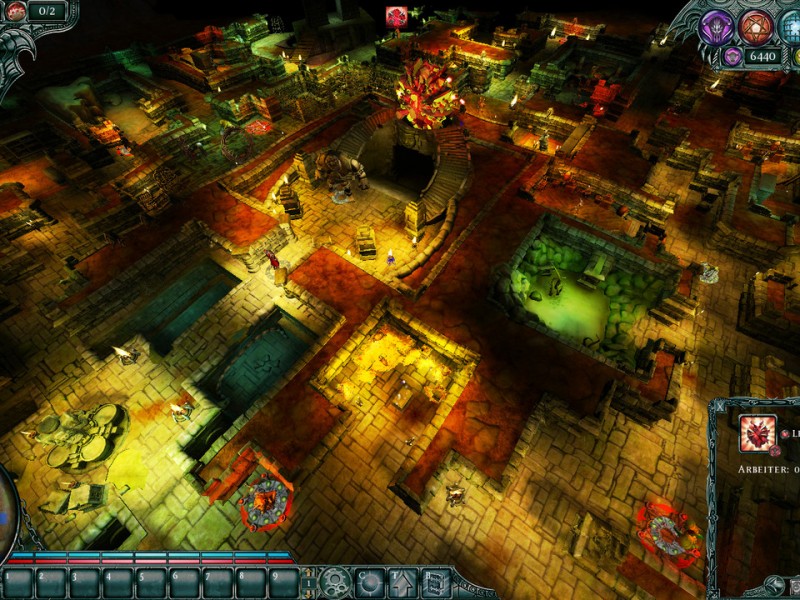800x600 pixels.
Task: Select hotbar slot number 1
Action: click(18, 582)
